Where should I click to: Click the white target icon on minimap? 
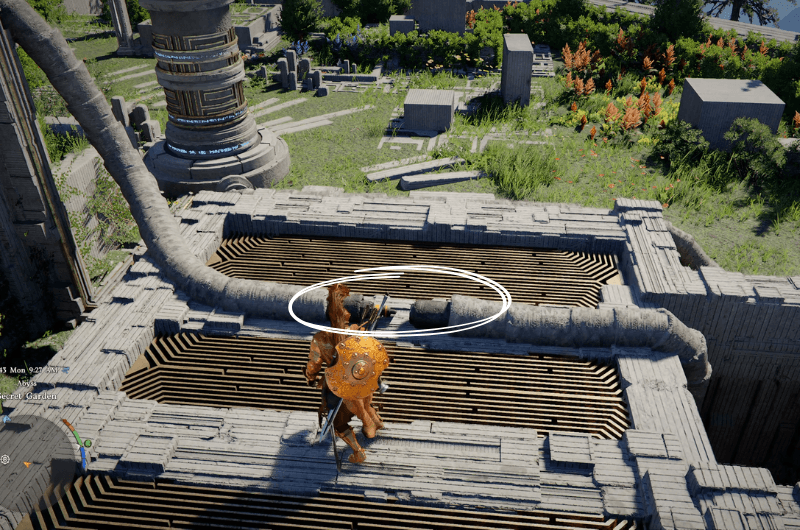pyautogui.click(x=5, y=460)
